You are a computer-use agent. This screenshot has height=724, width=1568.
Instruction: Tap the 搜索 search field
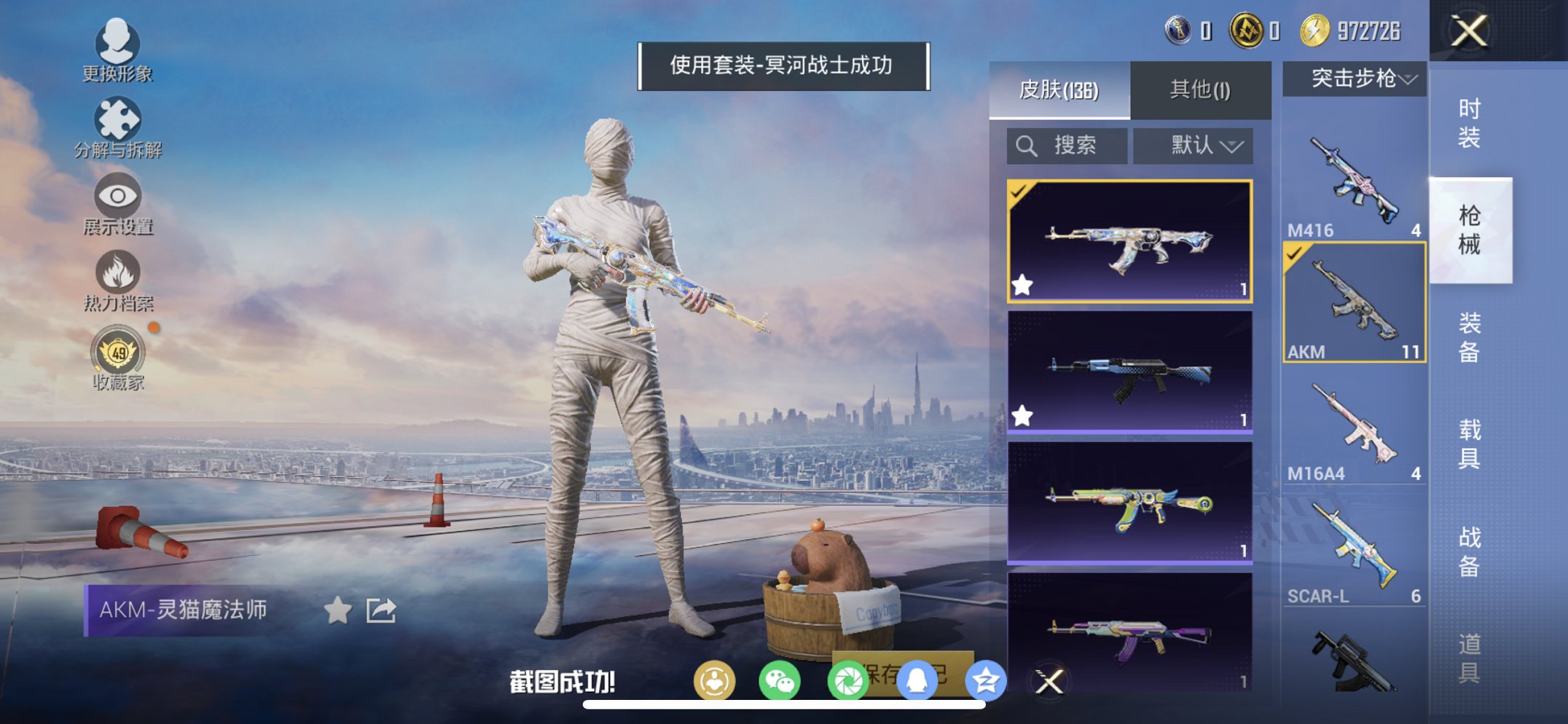(x=1067, y=145)
